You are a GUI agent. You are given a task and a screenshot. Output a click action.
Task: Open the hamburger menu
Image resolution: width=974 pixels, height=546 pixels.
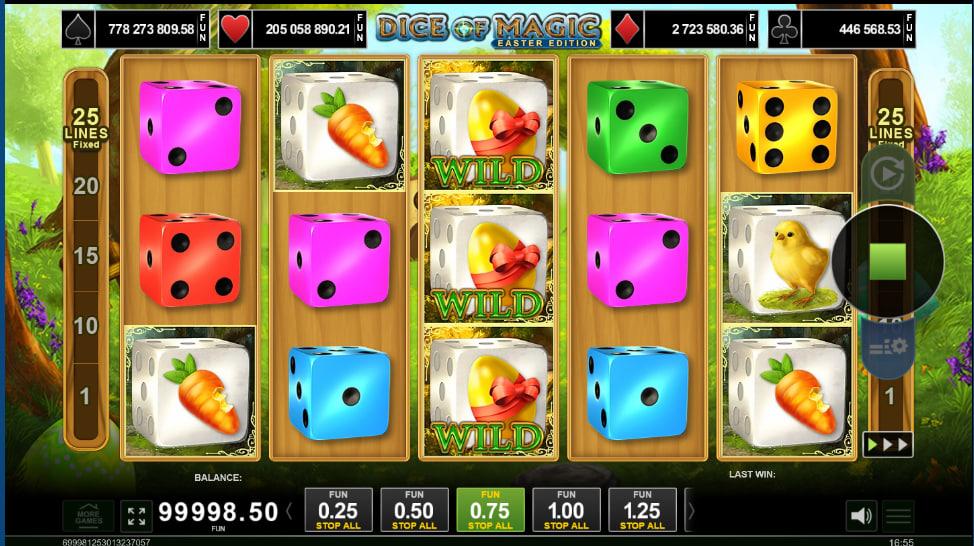(x=899, y=516)
